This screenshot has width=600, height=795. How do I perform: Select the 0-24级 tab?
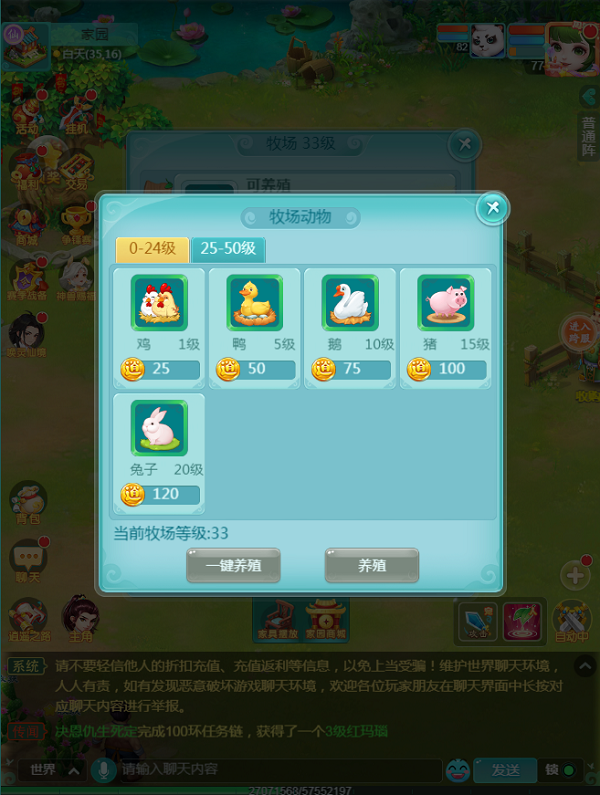tap(152, 249)
